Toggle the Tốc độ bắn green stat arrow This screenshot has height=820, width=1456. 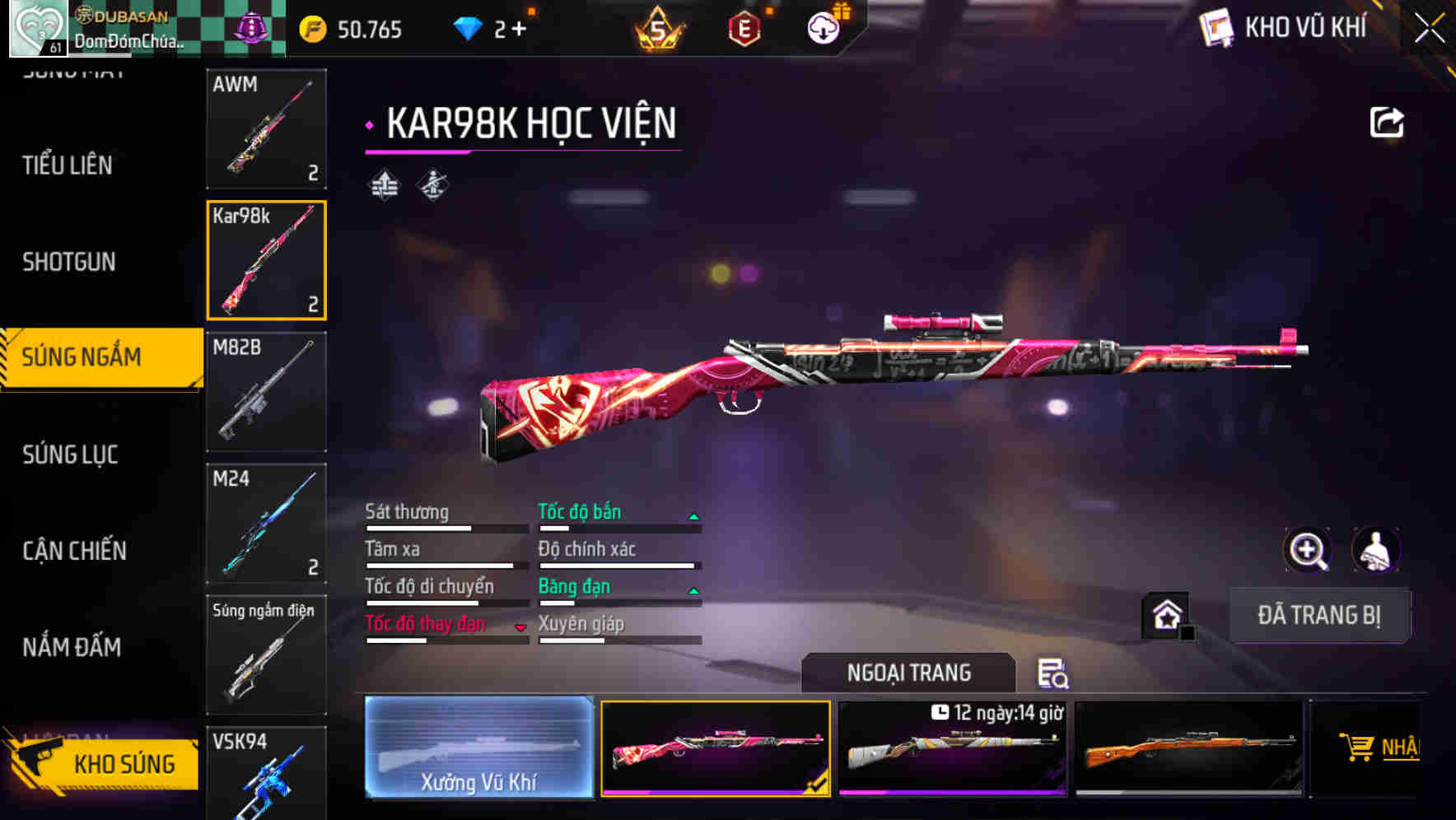(694, 515)
